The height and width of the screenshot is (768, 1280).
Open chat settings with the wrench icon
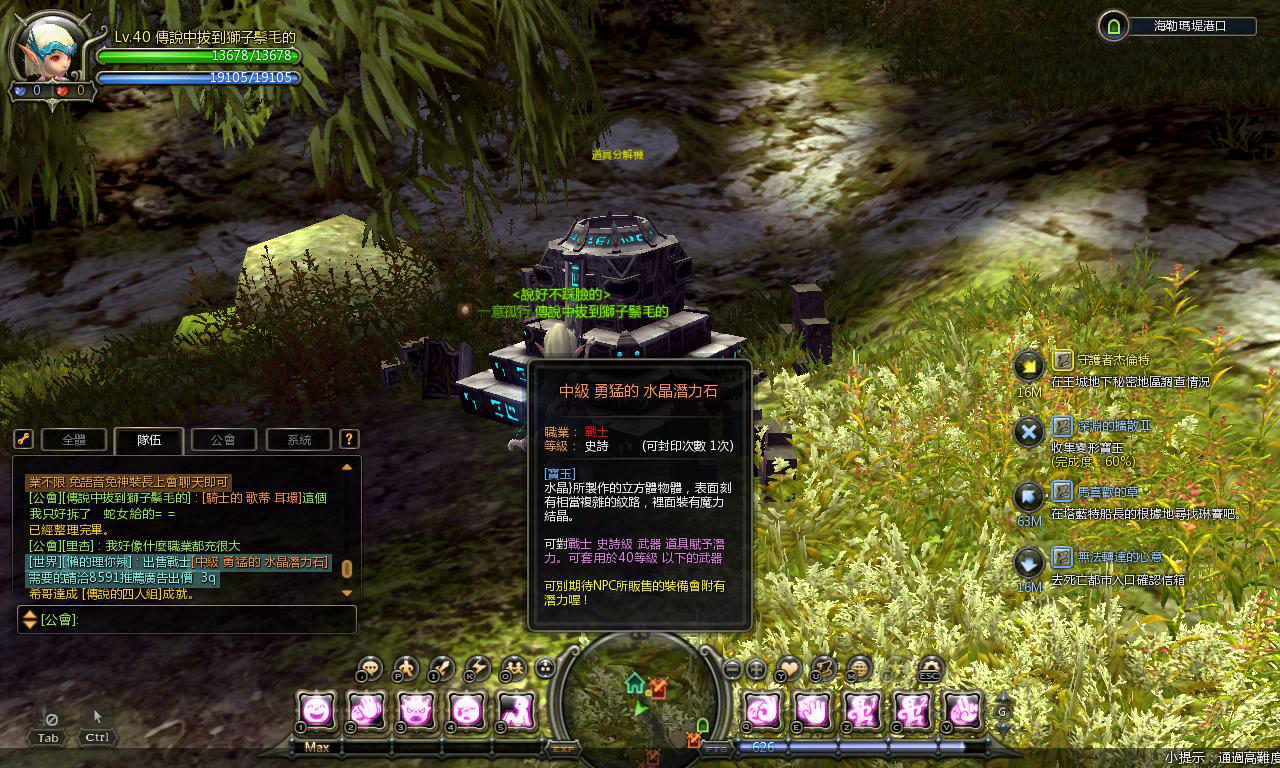(x=24, y=439)
